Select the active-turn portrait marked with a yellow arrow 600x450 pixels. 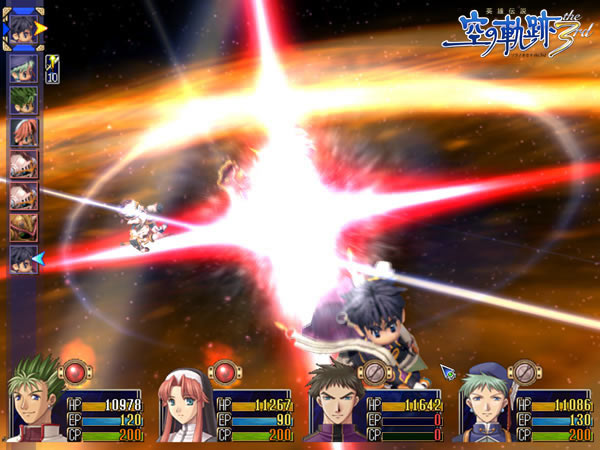pos(22,29)
